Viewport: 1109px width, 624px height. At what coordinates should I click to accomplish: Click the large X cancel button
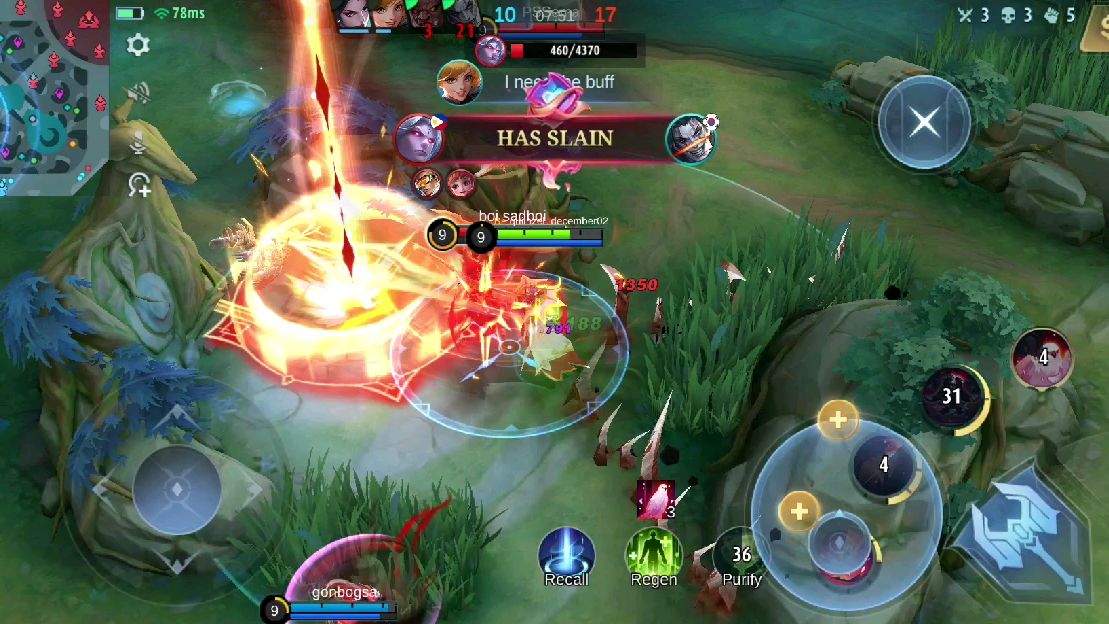coord(924,123)
